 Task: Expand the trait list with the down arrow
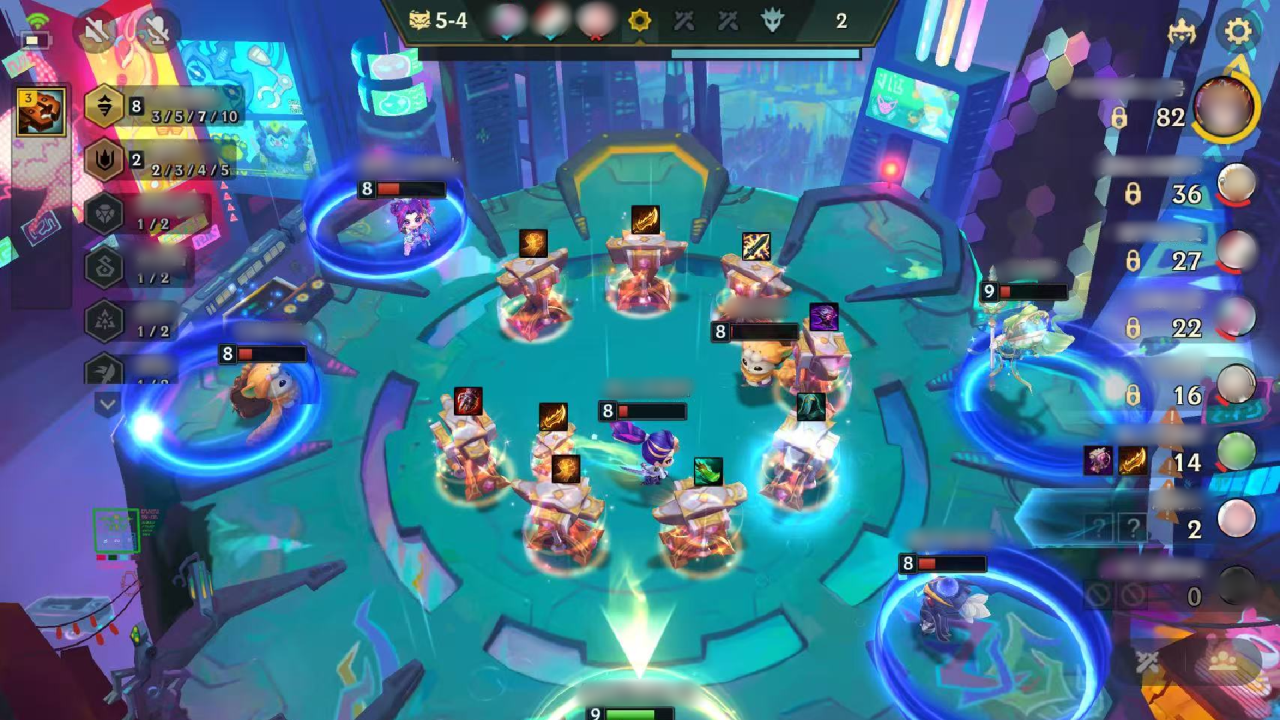[107, 404]
